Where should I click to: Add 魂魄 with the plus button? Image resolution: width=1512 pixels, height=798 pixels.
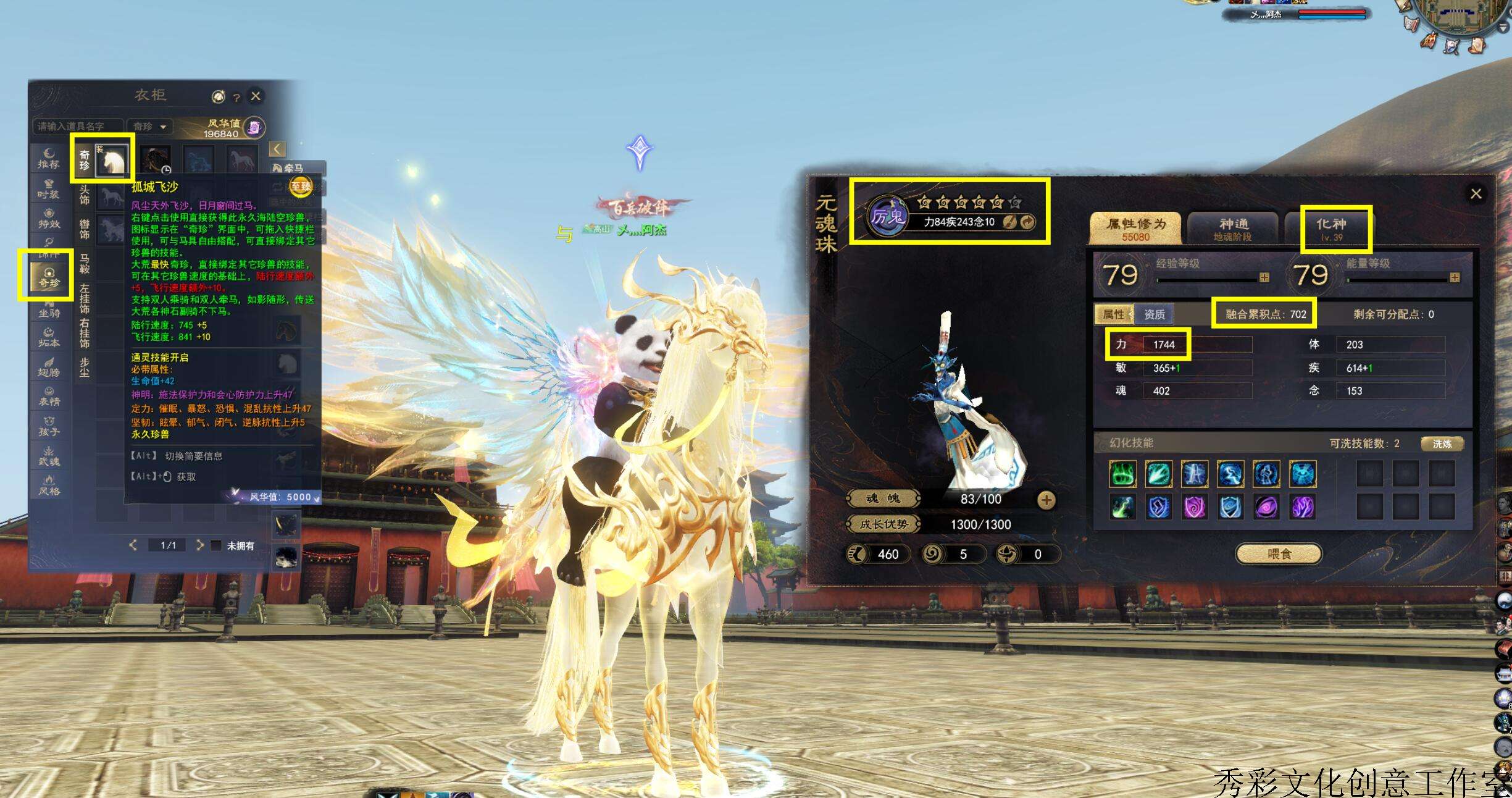pos(1046,500)
